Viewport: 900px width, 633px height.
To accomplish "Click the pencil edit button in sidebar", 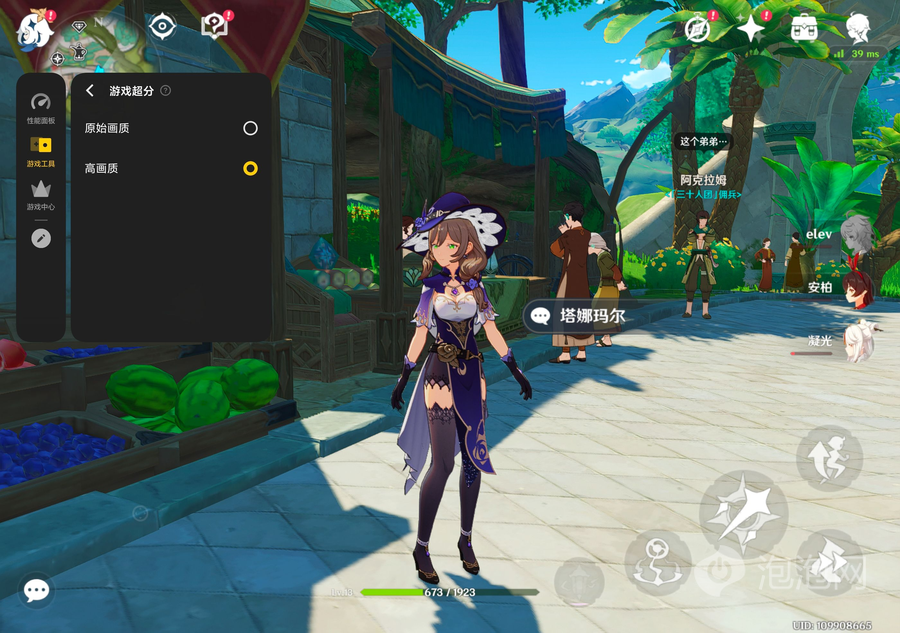I will (41, 238).
